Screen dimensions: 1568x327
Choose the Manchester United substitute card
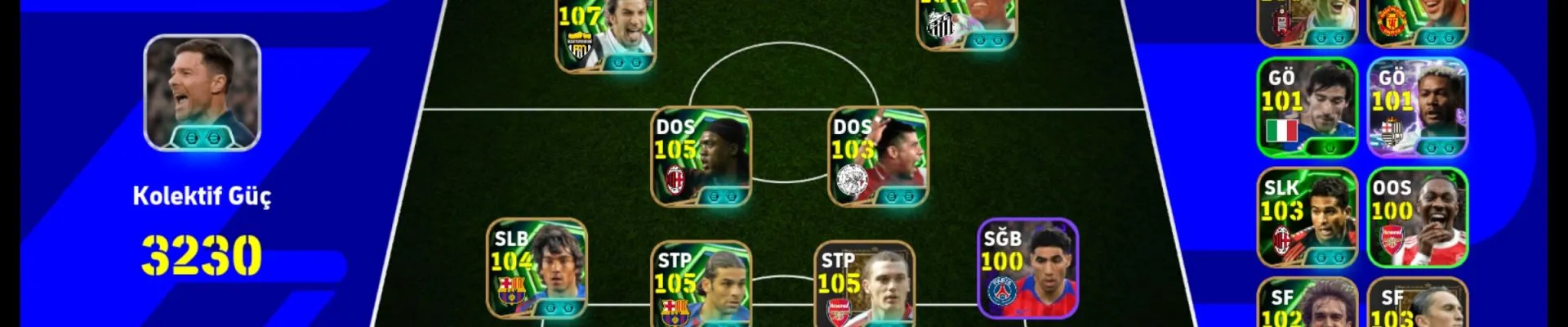coord(1417,22)
